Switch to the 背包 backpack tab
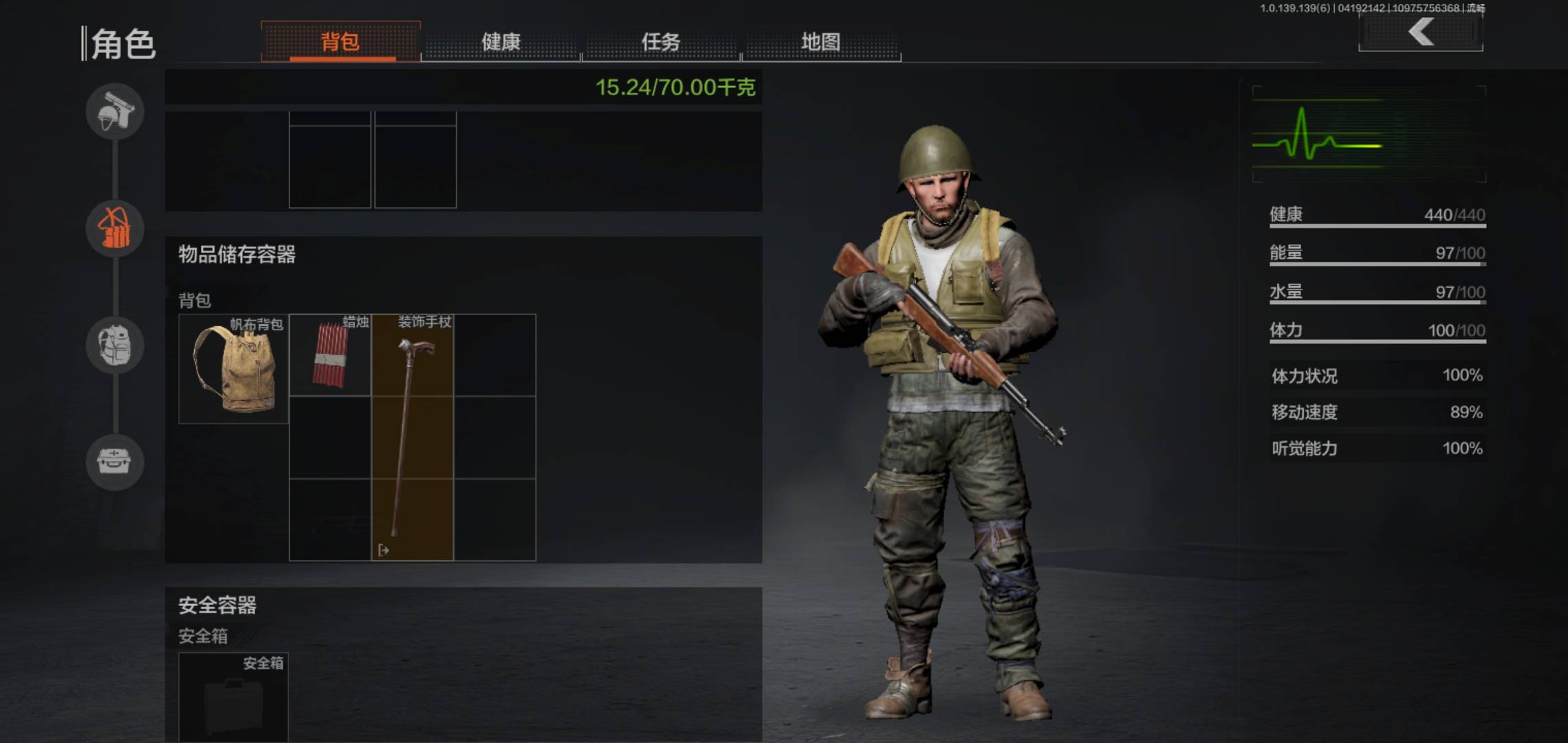This screenshot has width=1568, height=743. click(x=340, y=42)
